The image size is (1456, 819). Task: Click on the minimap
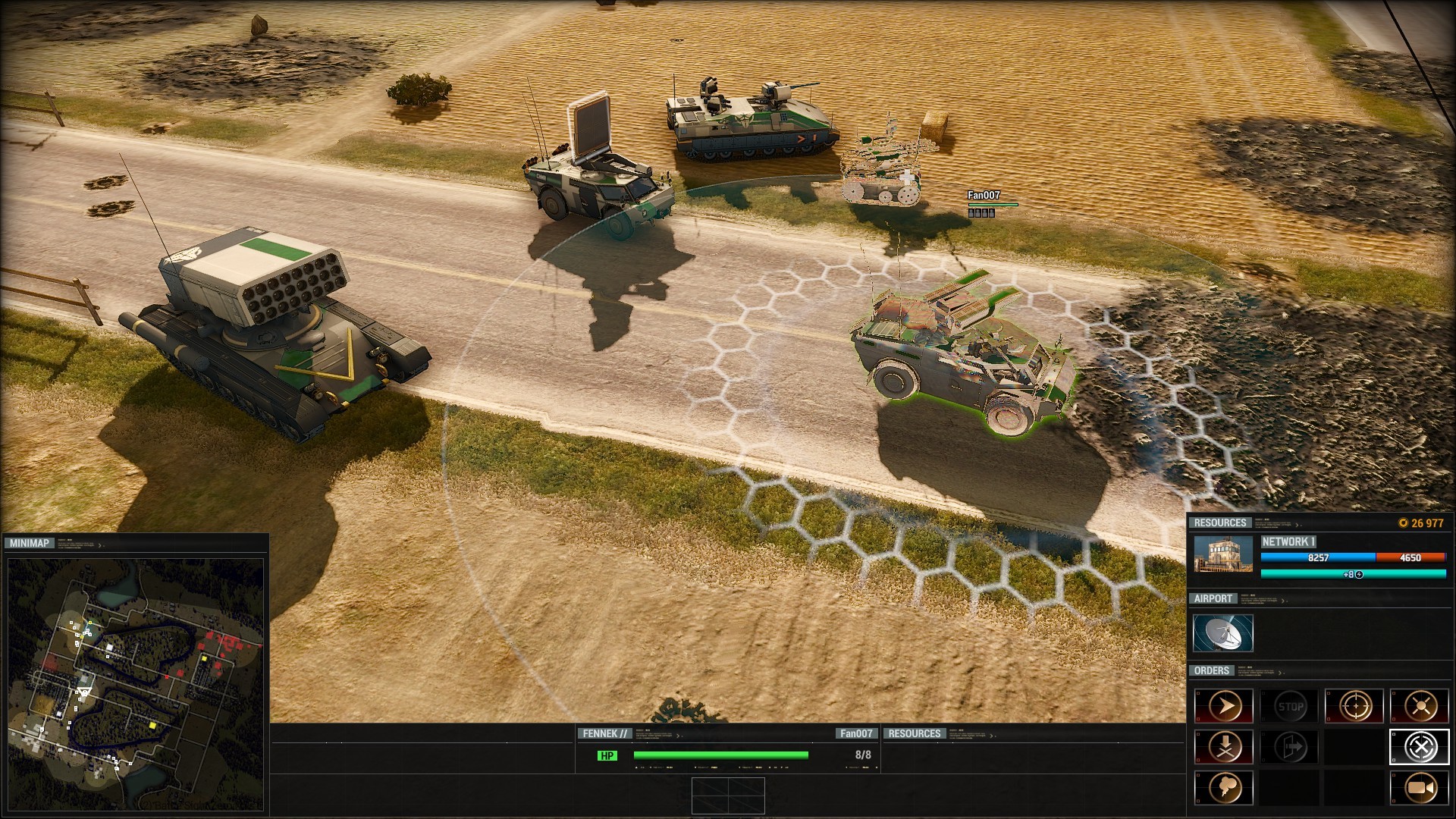pyautogui.click(x=136, y=675)
